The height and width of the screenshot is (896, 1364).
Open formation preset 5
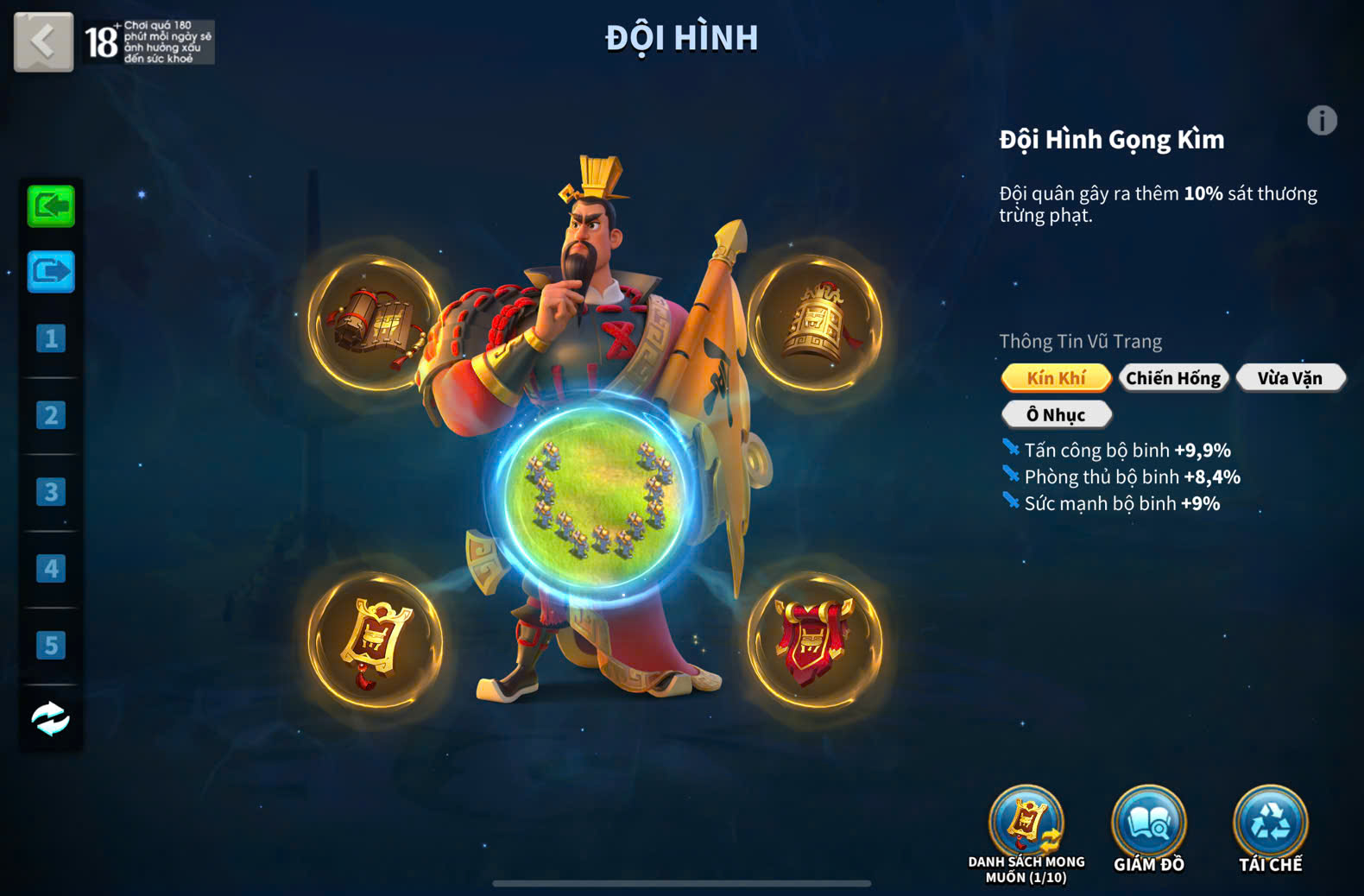51,646
